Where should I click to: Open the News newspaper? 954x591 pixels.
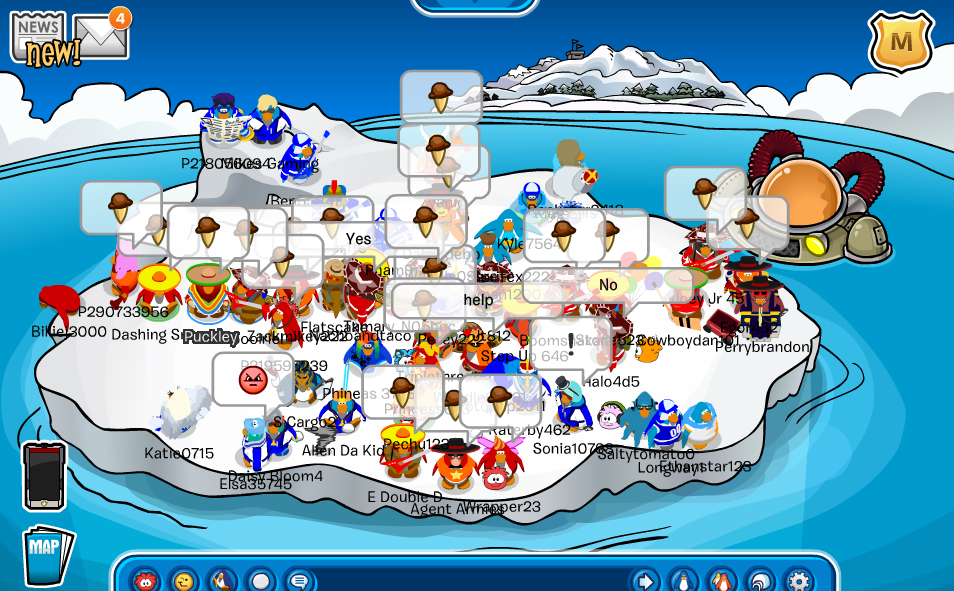38,38
